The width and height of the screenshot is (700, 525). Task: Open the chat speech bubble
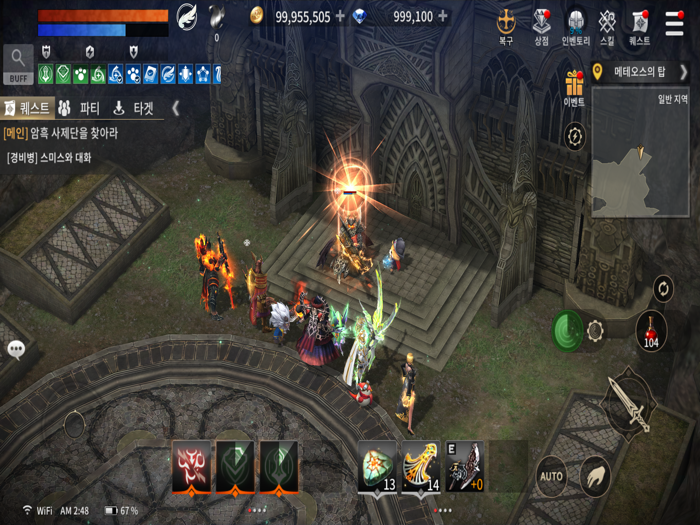16,349
